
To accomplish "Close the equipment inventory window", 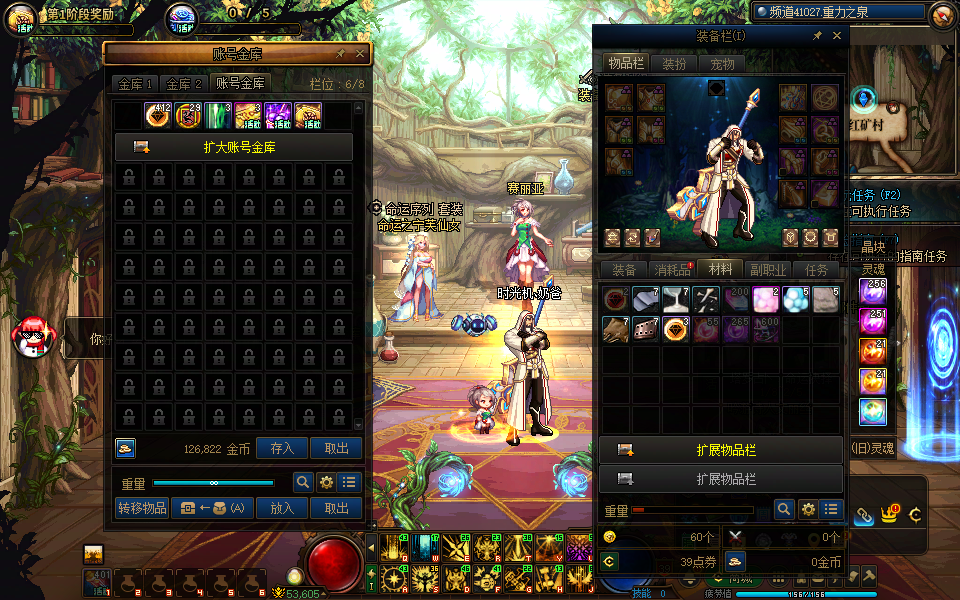I will pos(837,35).
